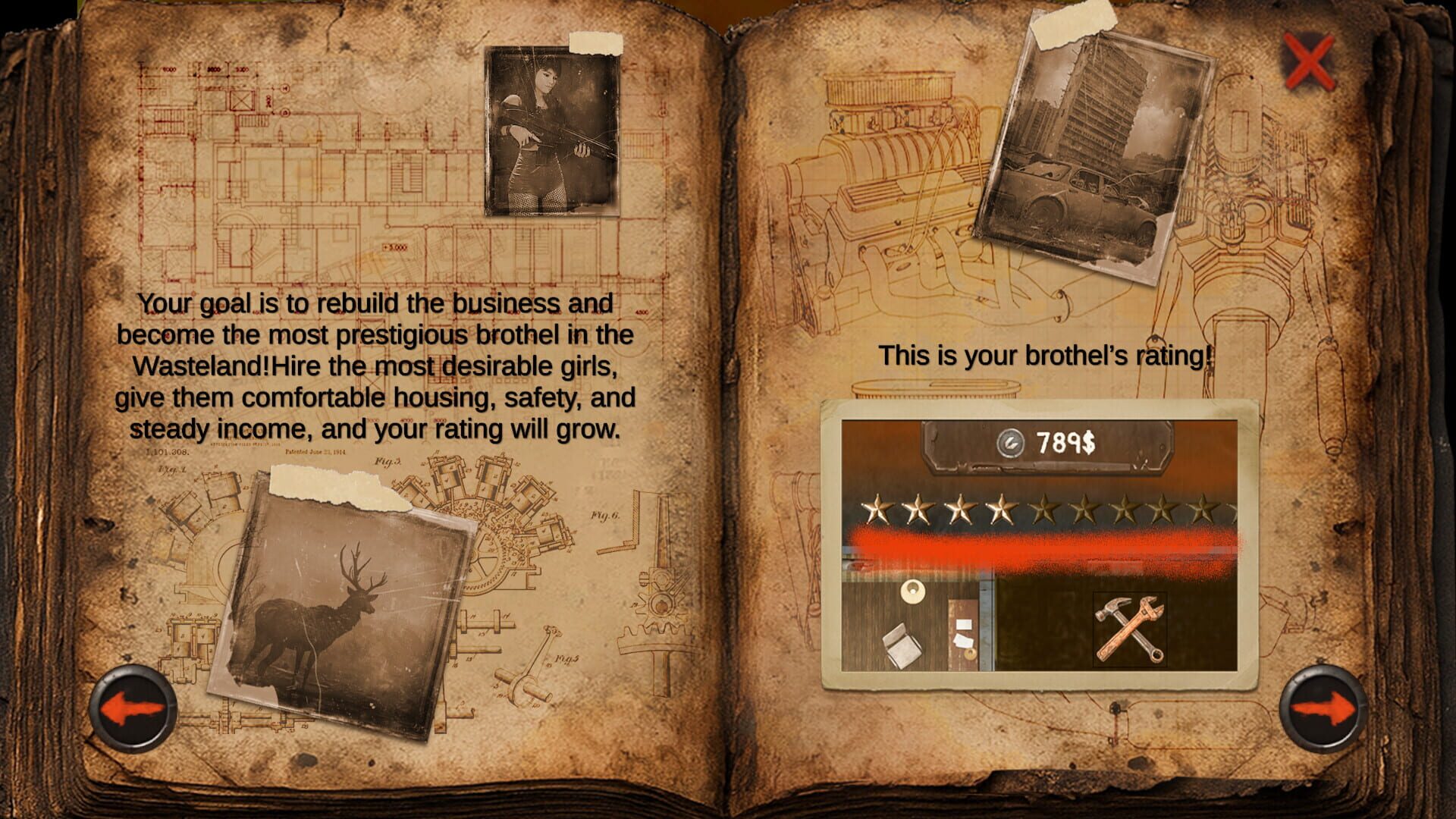1456x819 pixels.
Task: Select the fourth lit star of the rating
Action: (x=1001, y=511)
